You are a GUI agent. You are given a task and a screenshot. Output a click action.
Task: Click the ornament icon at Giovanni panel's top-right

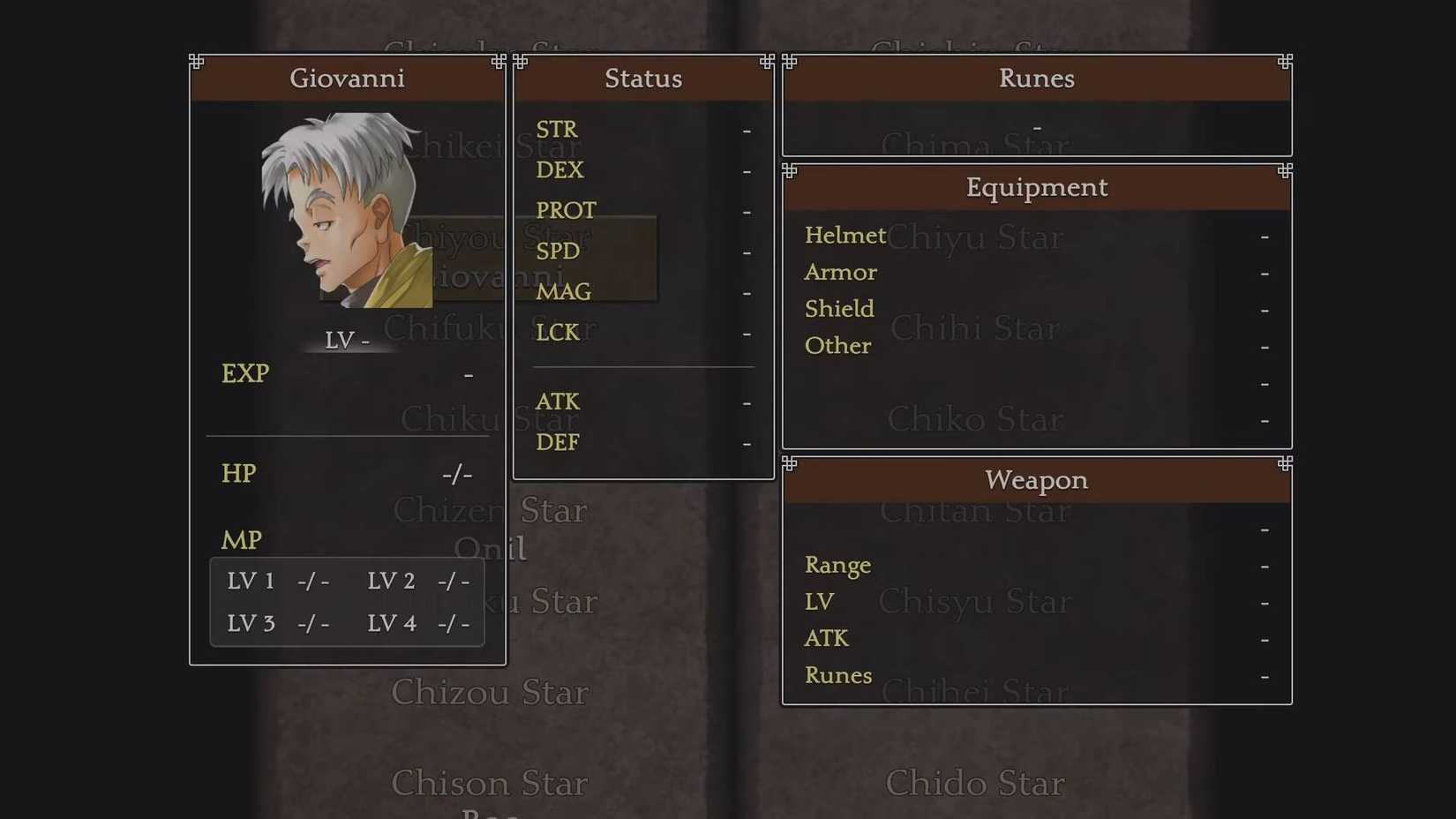point(499,61)
